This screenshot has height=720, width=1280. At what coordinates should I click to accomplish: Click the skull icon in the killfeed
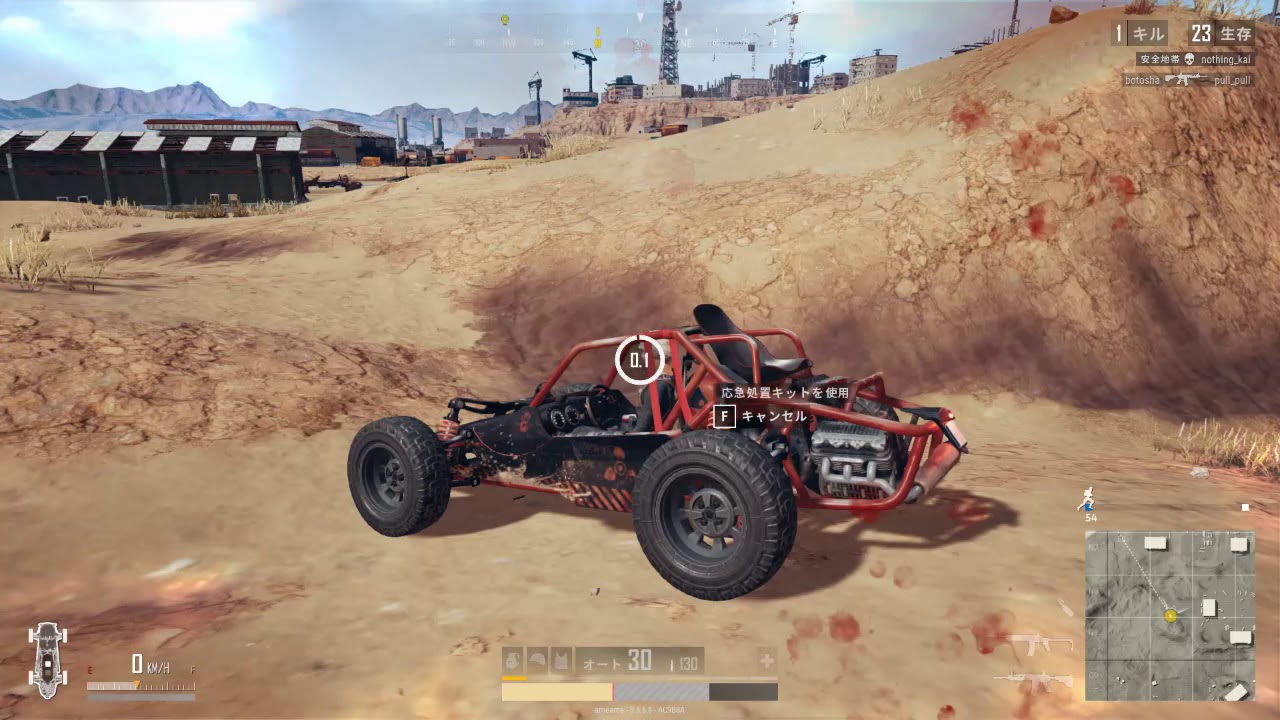(1189, 60)
